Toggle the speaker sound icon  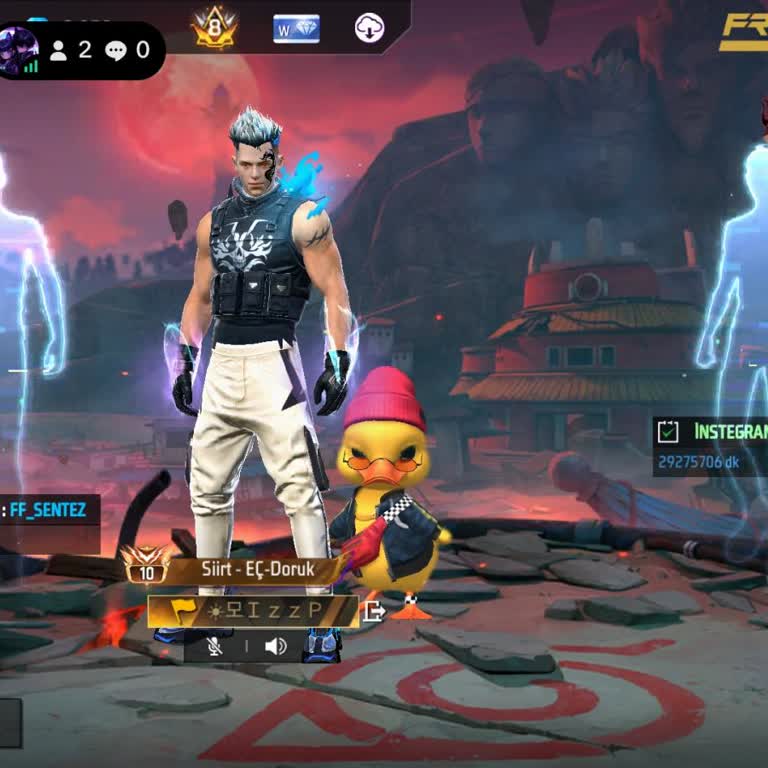tap(275, 646)
